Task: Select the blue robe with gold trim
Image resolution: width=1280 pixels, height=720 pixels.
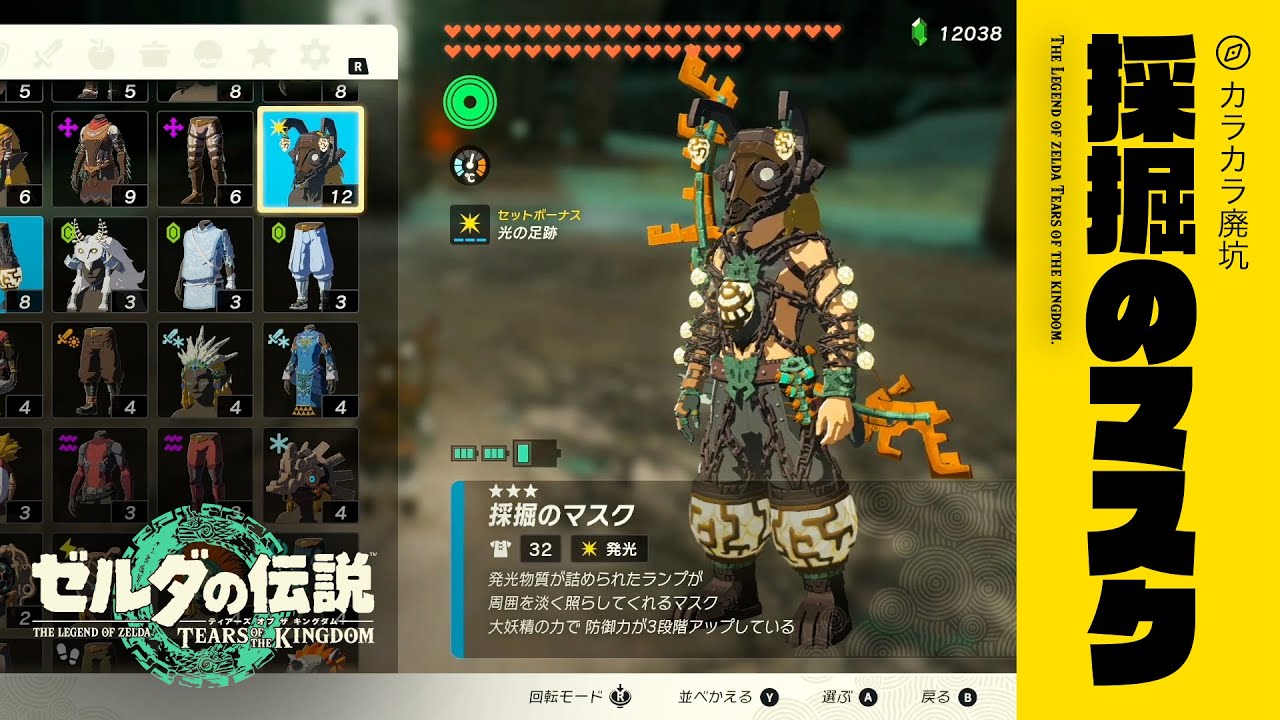Action: tap(311, 370)
